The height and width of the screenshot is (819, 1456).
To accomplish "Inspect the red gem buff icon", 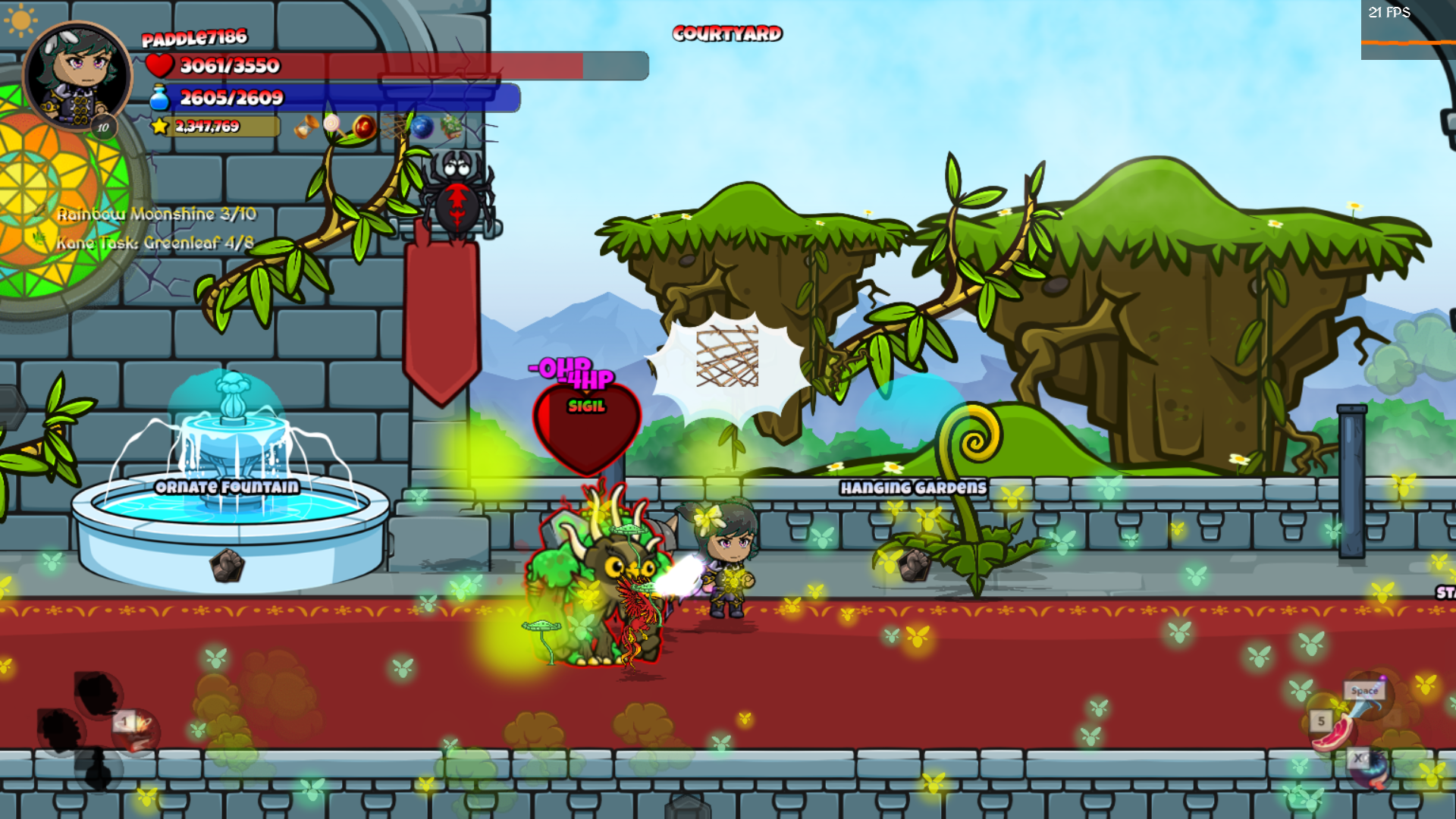I will (364, 127).
